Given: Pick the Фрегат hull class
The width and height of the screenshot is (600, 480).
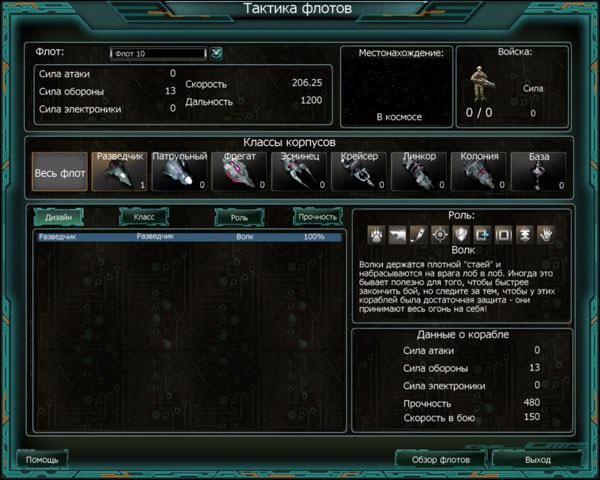Looking at the screenshot, I should click(239, 171).
